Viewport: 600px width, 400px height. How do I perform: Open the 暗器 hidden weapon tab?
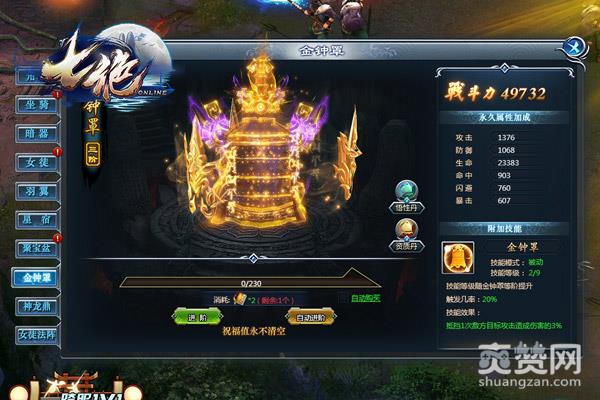pyautogui.click(x=33, y=132)
